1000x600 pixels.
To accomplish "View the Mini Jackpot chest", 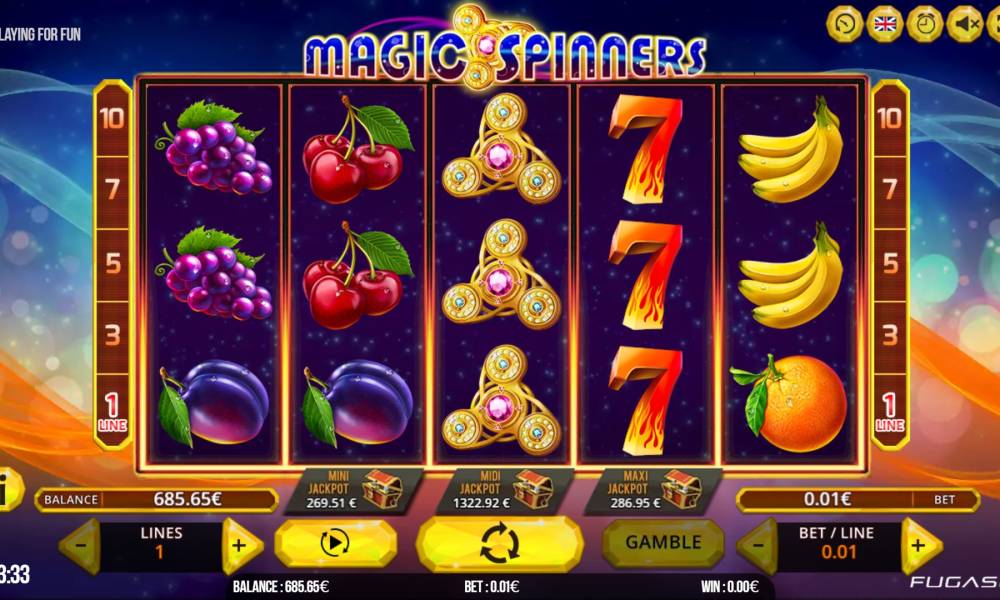I will (382, 487).
